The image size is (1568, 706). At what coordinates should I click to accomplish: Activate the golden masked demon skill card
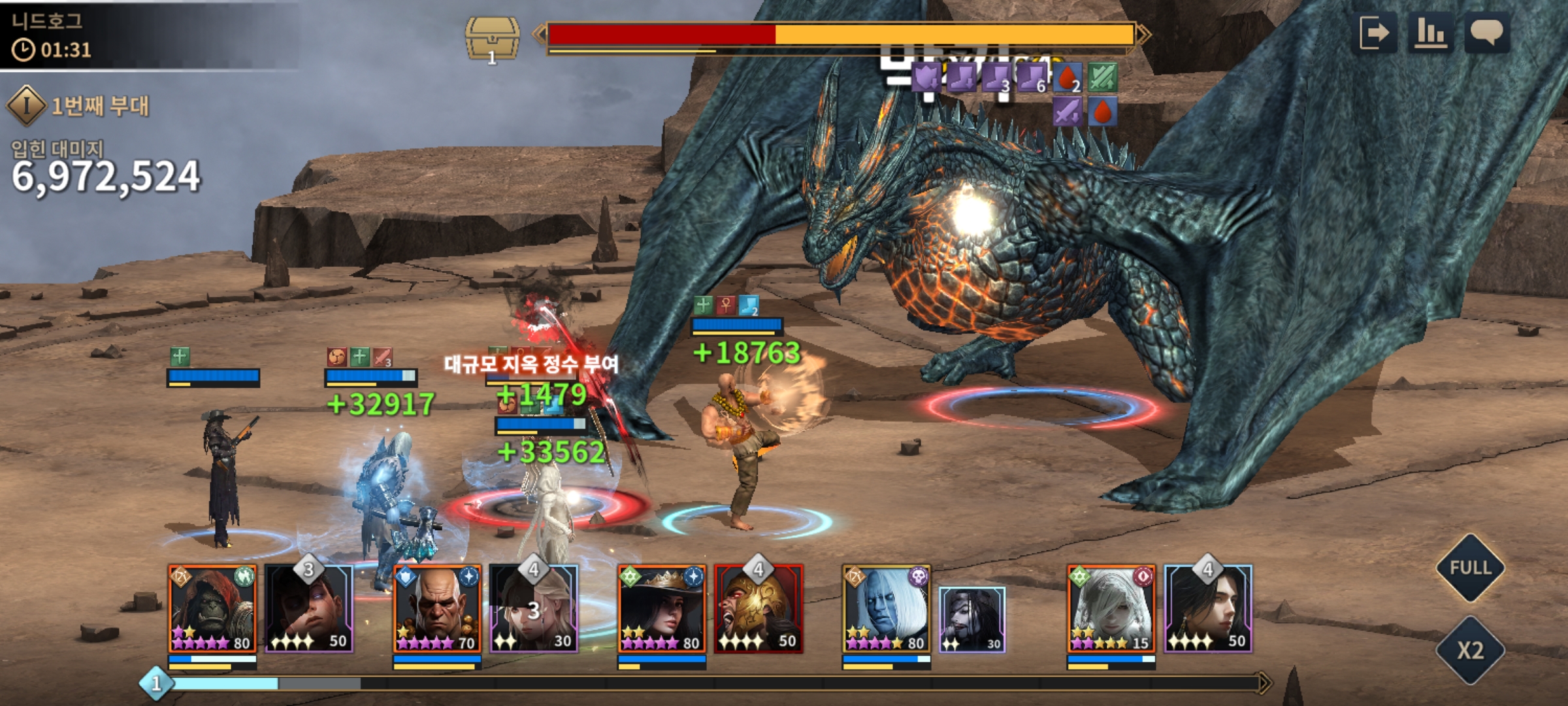[759, 609]
